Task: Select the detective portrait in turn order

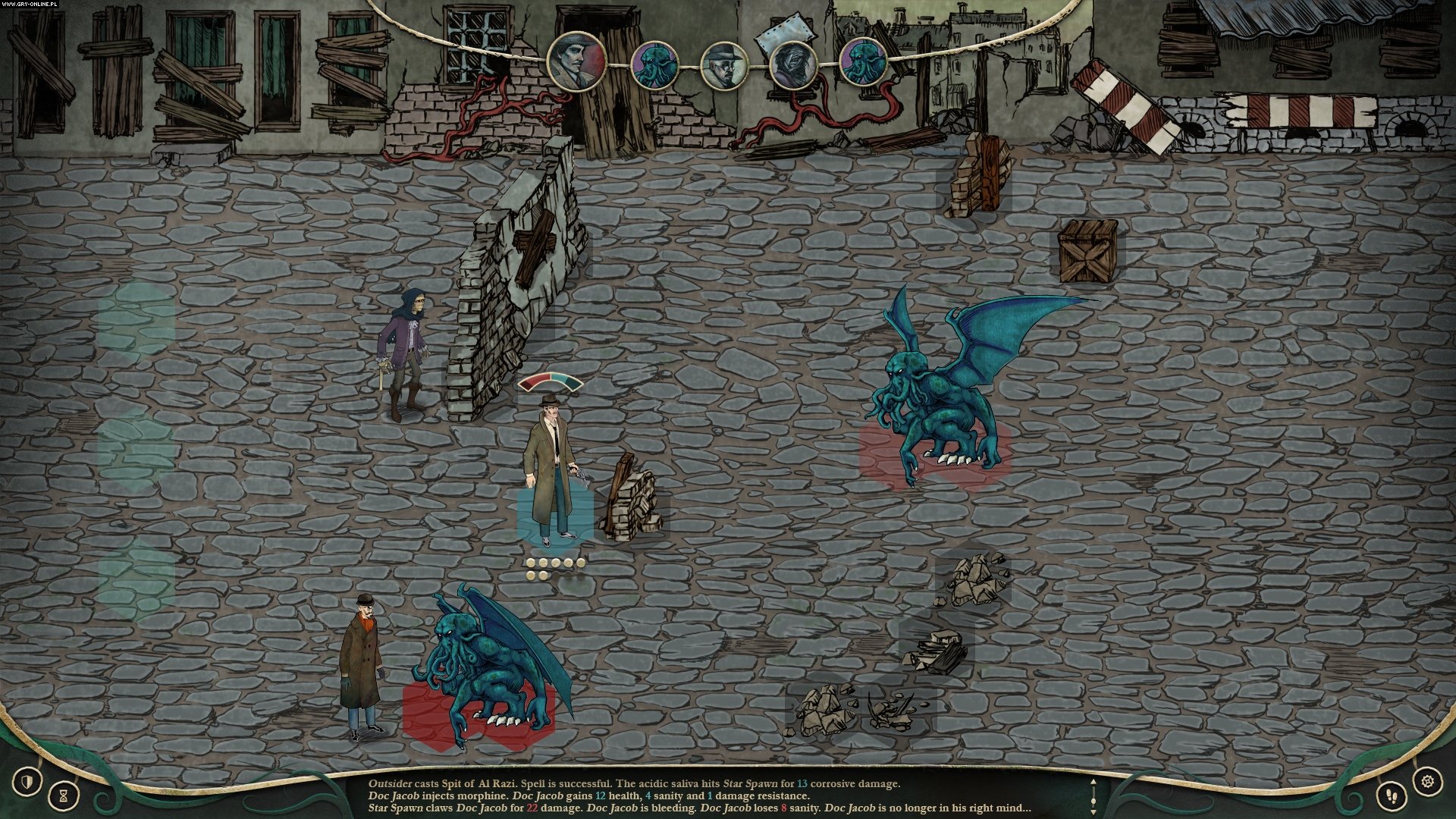Action: 577,61
